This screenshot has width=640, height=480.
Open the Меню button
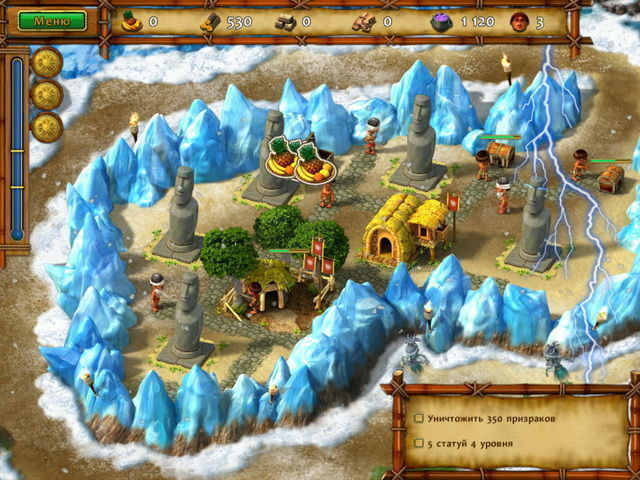click(52, 20)
